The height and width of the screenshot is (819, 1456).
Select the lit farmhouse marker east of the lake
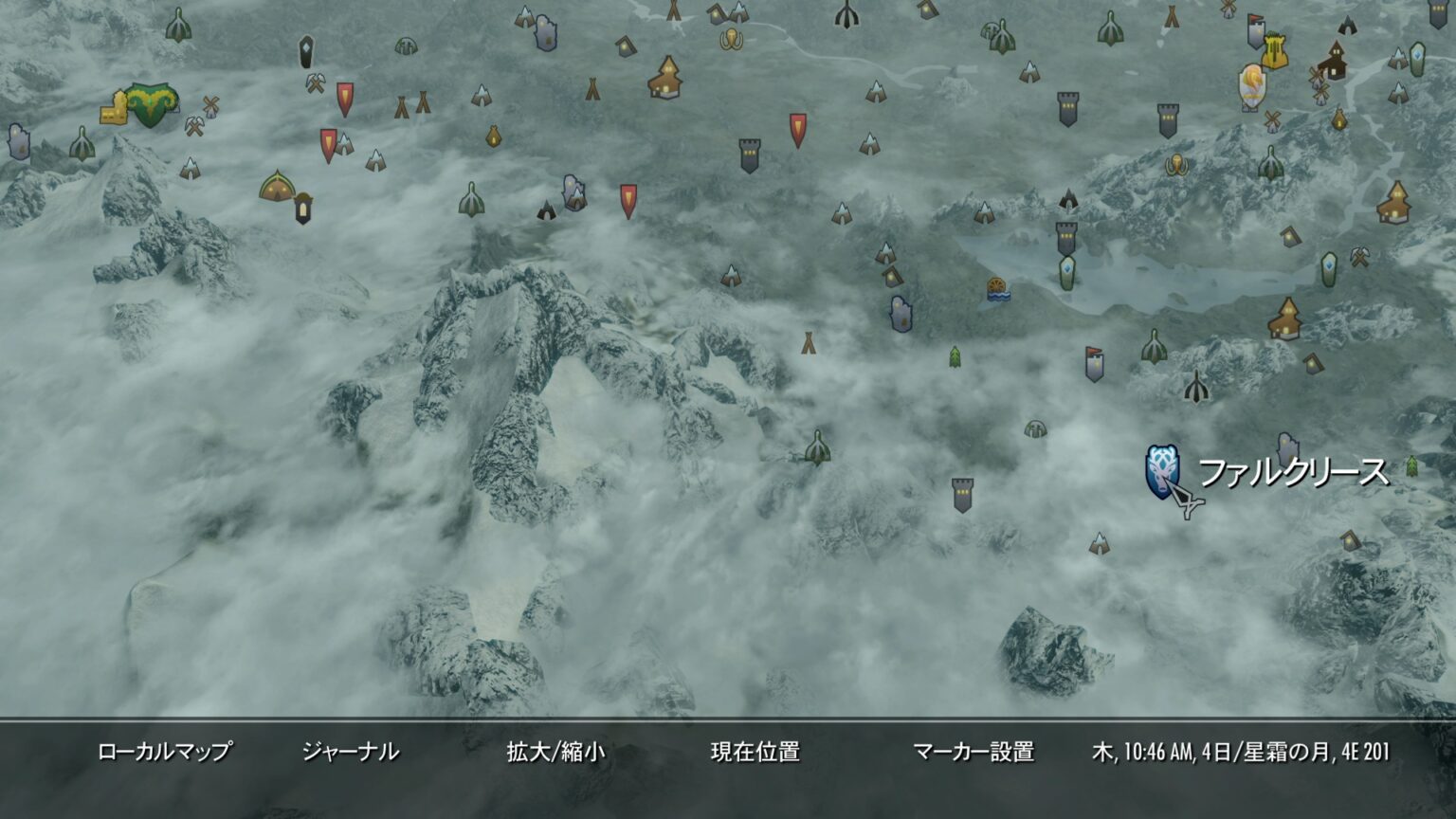pos(1285,320)
